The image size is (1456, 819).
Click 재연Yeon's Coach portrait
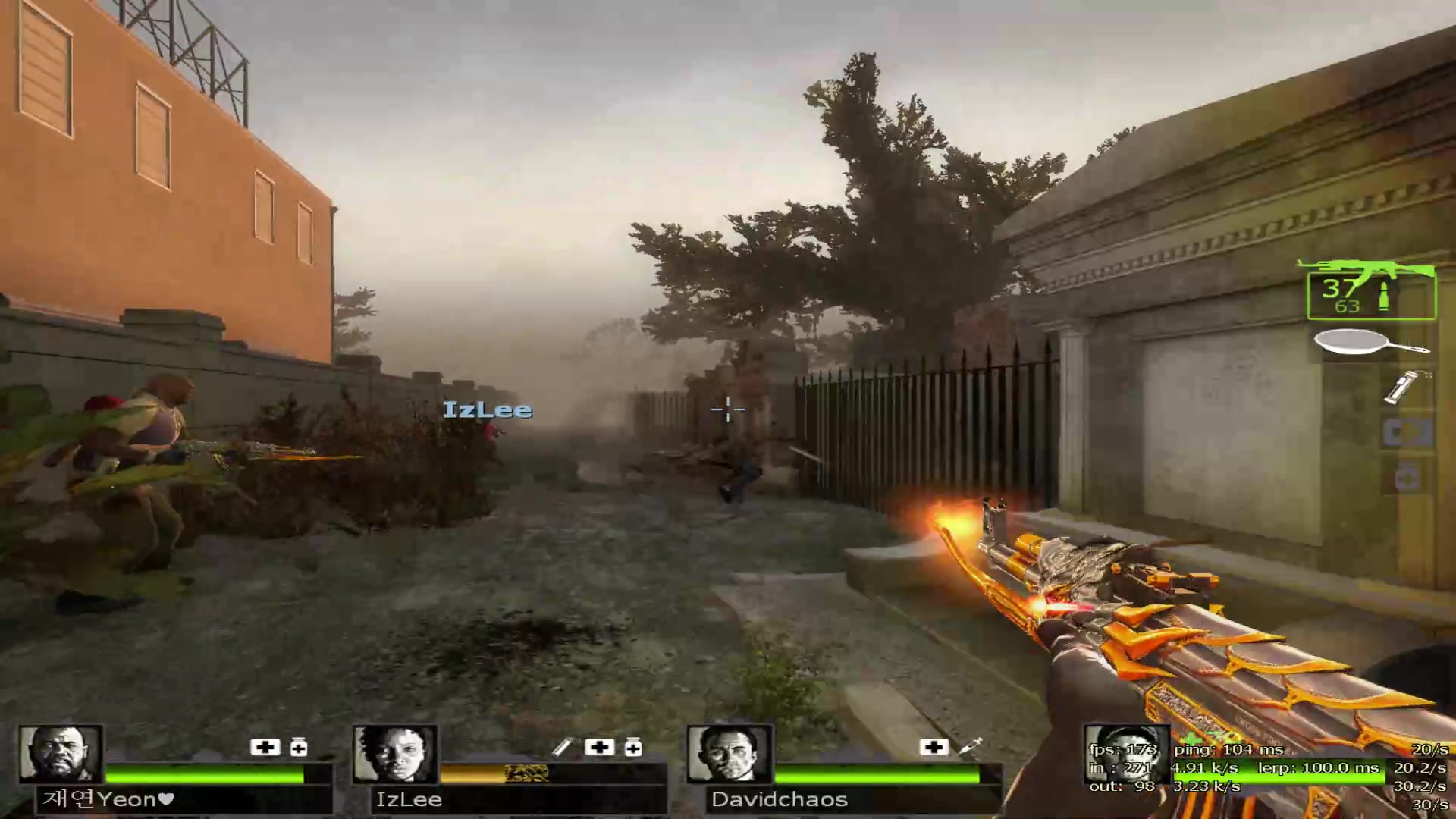coord(61,754)
